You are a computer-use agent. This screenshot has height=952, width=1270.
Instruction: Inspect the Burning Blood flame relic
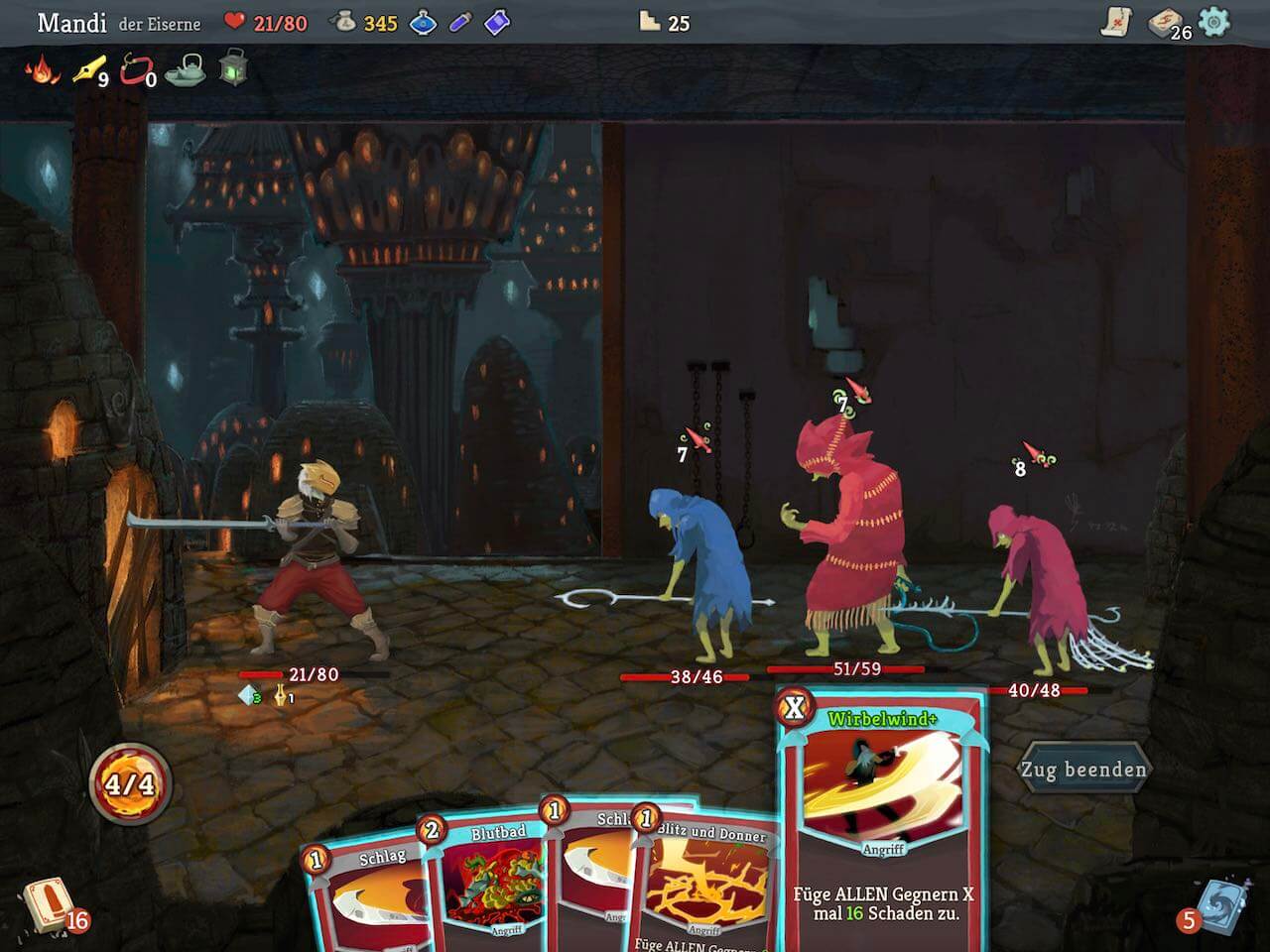tap(42, 70)
